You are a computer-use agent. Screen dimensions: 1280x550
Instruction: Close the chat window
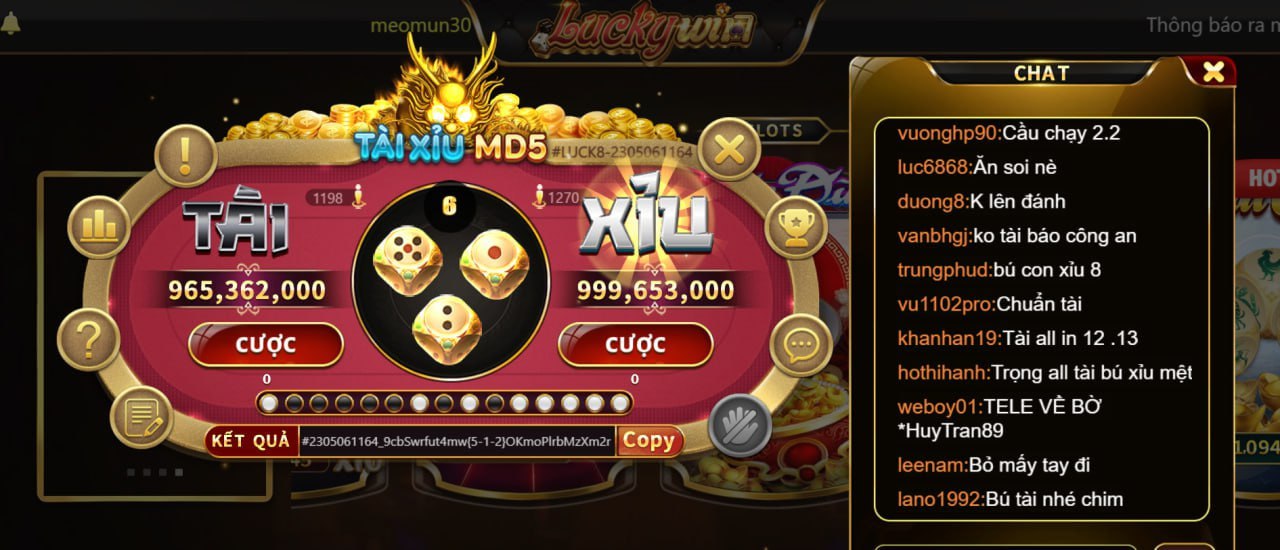(1213, 72)
